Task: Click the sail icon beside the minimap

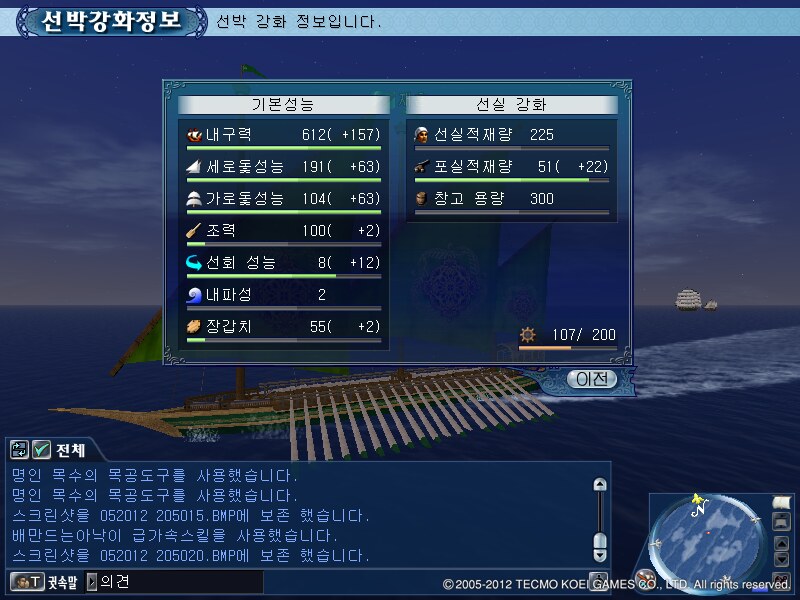Action: click(782, 502)
